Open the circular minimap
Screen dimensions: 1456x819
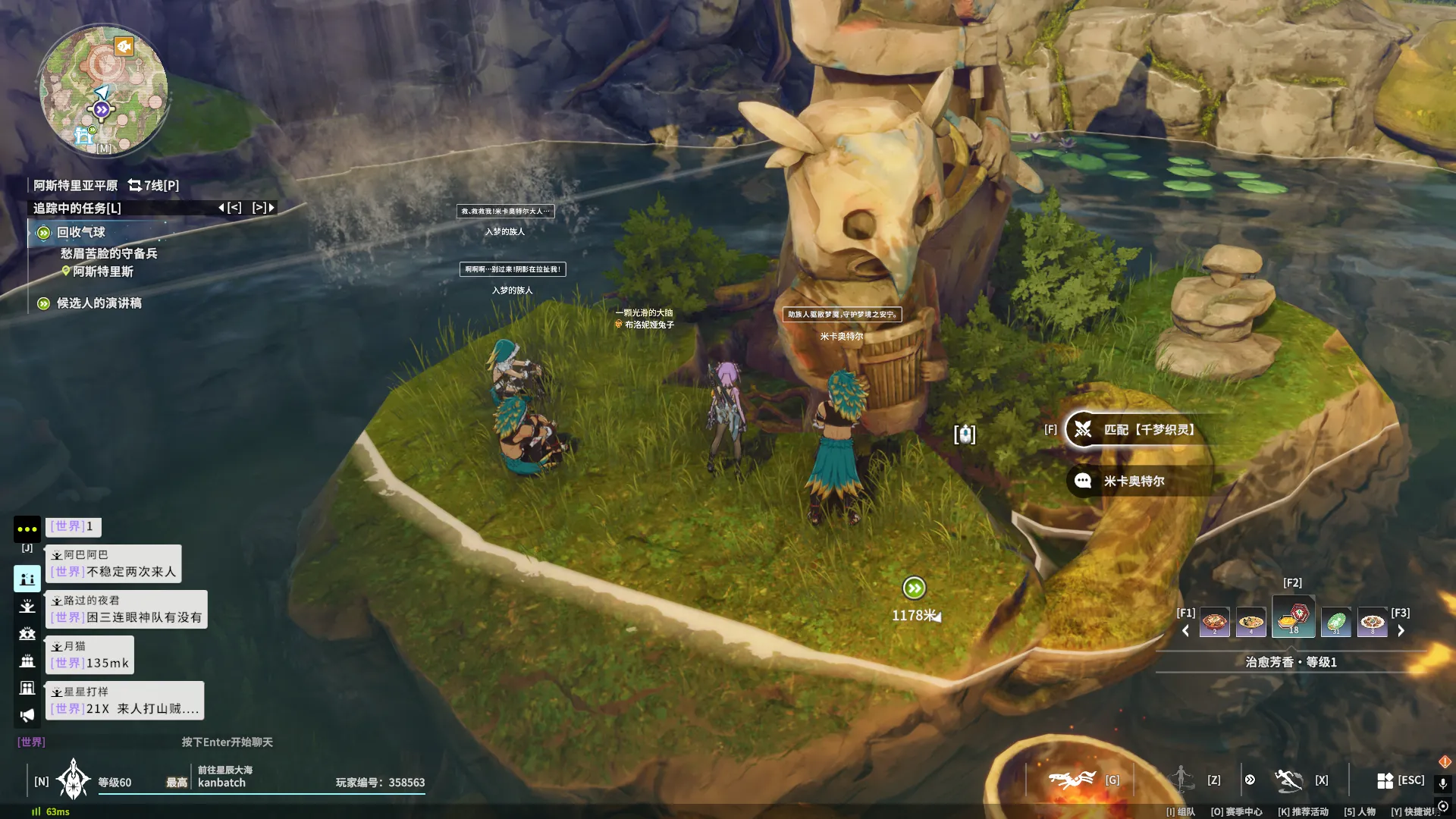pyautogui.click(x=104, y=91)
